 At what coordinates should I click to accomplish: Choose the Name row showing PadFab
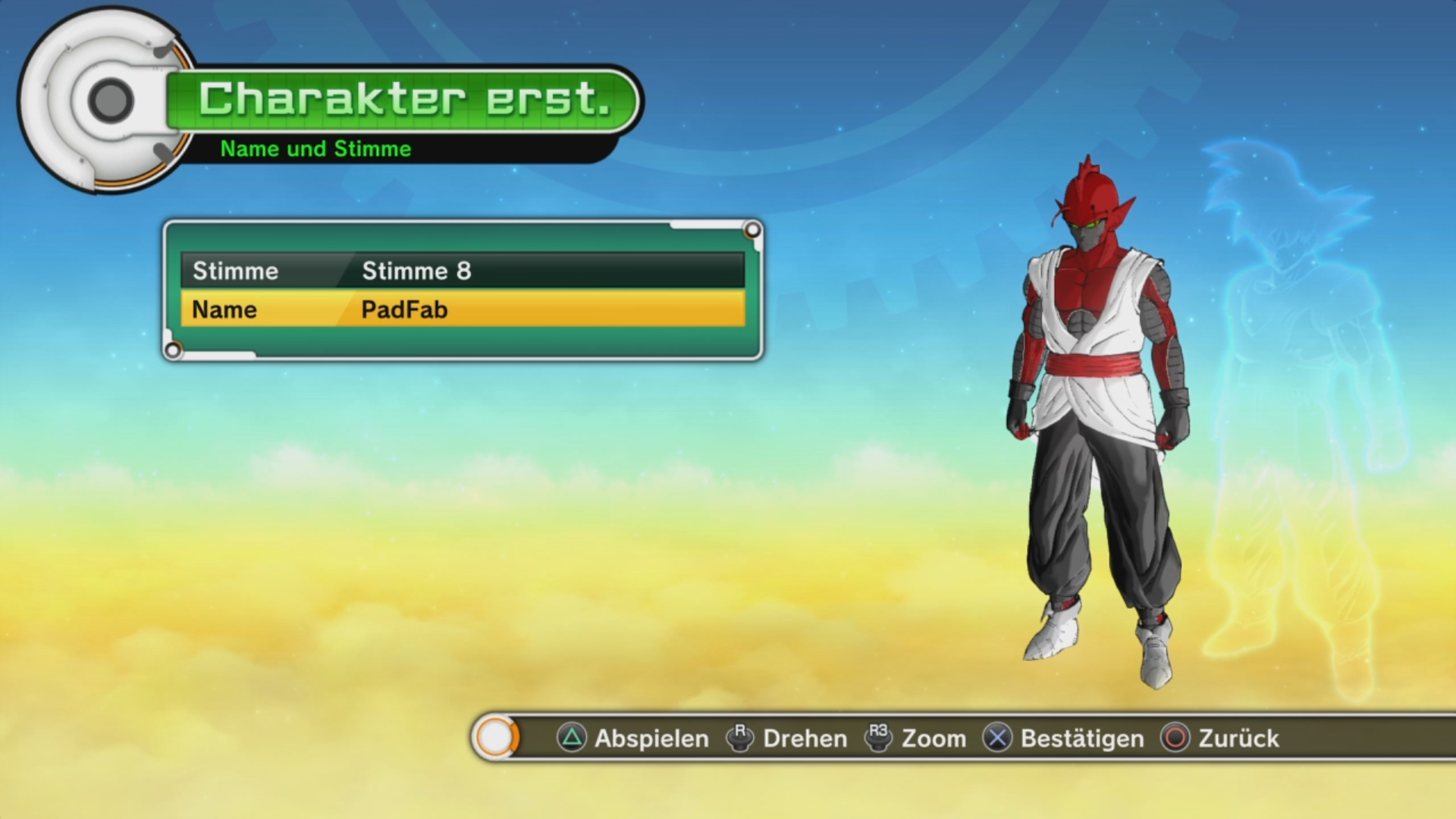pyautogui.click(x=463, y=309)
